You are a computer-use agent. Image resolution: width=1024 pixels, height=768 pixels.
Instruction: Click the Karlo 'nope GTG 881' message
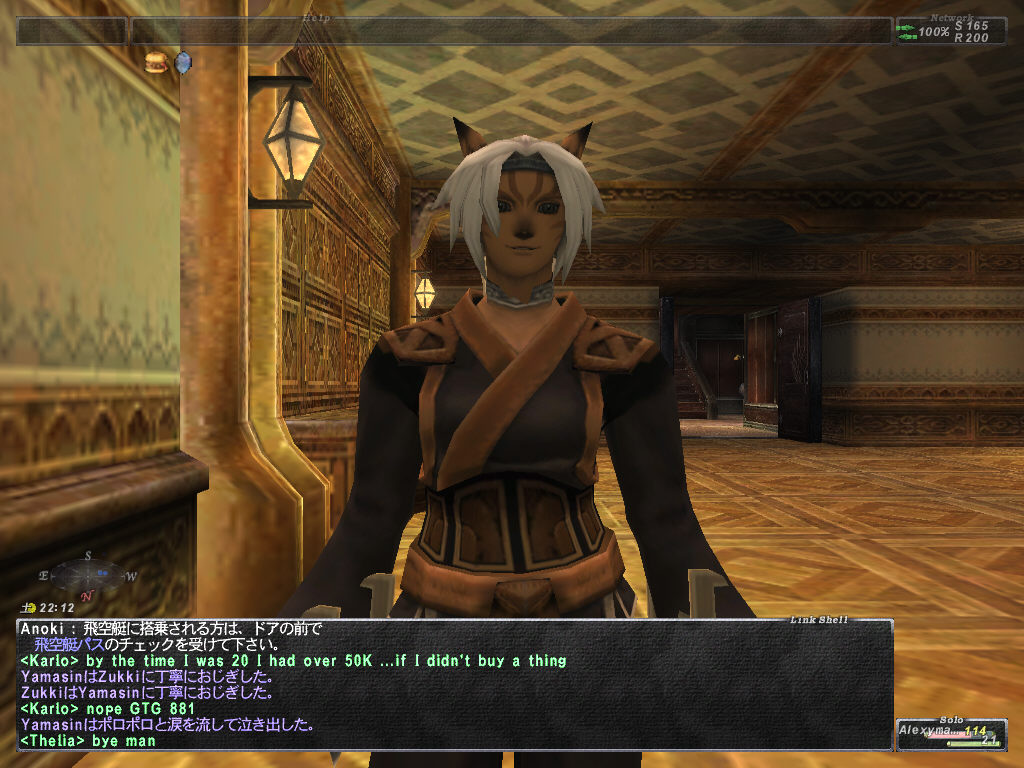coord(102,709)
